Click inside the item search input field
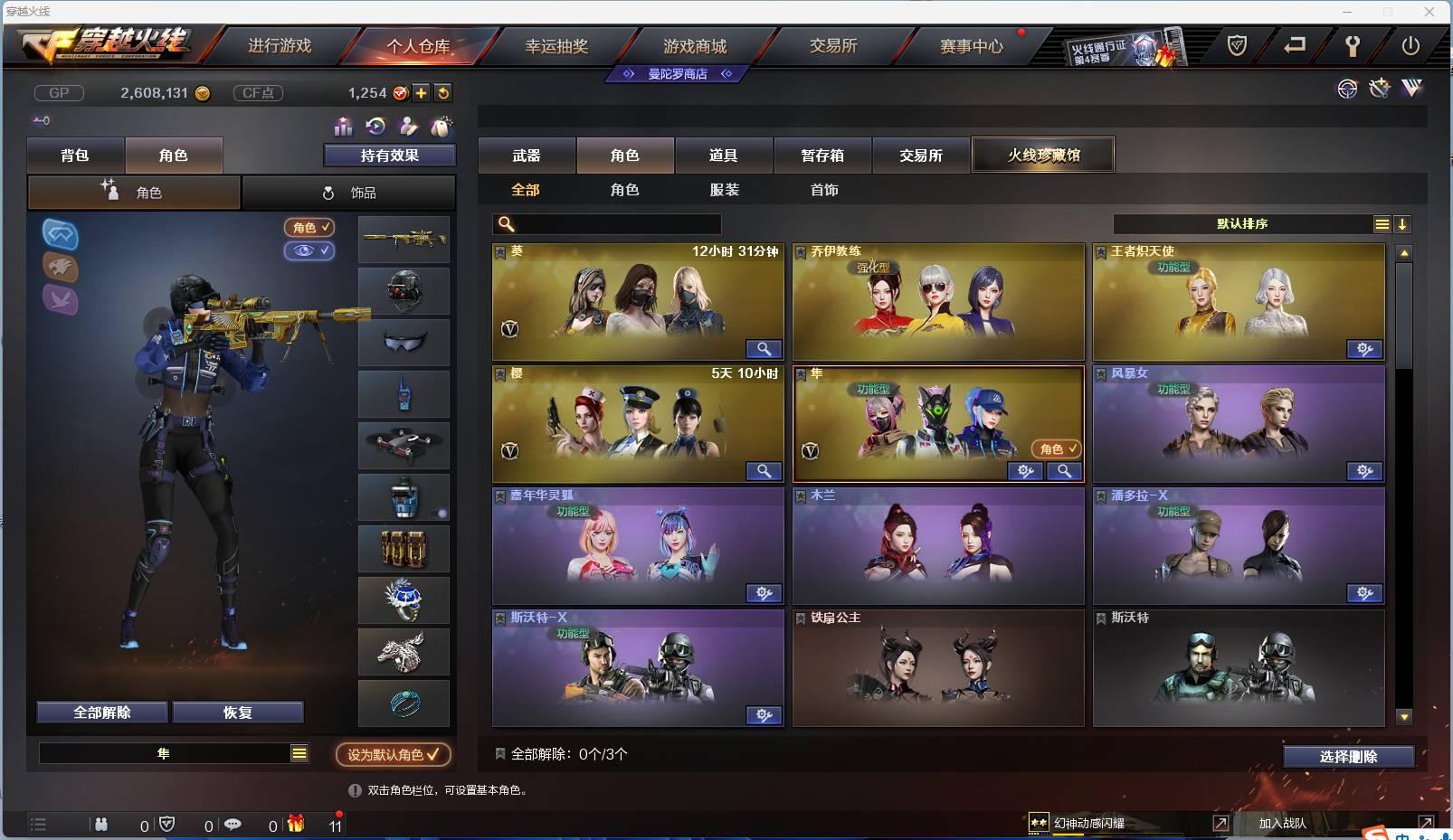The image size is (1453, 840). [x=606, y=222]
